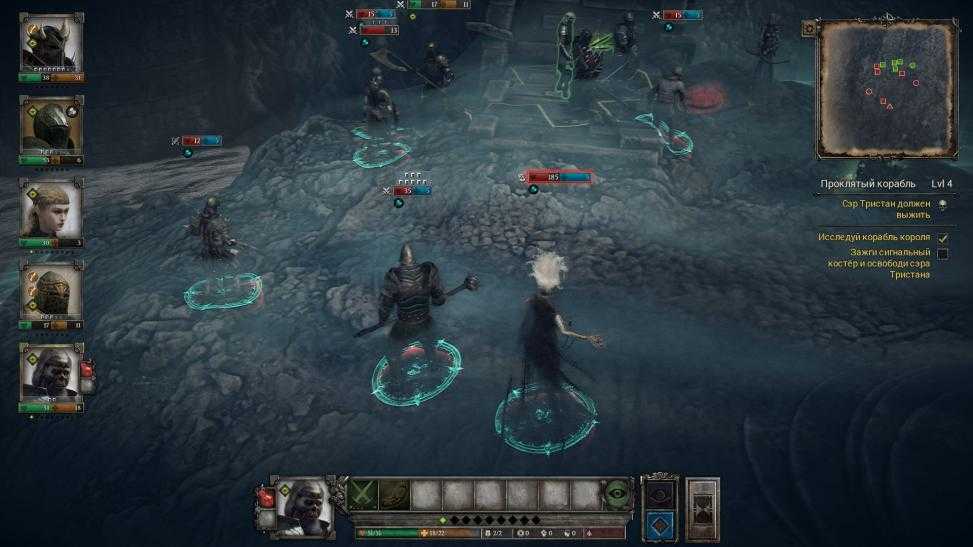Image resolution: width=973 pixels, height=547 pixels.
Task: Click the gear icon on minimap corner
Action: [808, 29]
